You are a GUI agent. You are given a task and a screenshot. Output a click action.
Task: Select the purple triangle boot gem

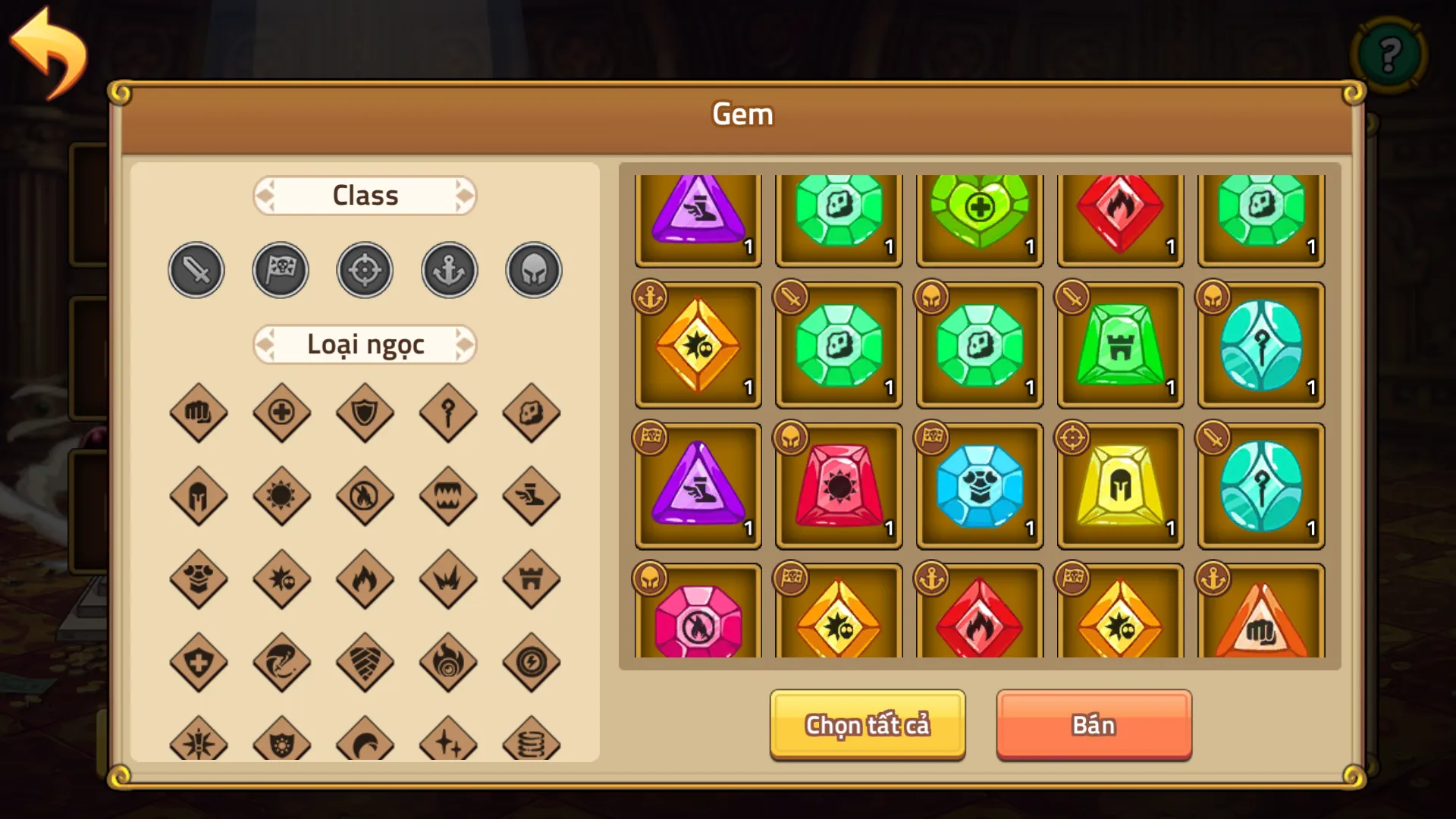[698, 220]
